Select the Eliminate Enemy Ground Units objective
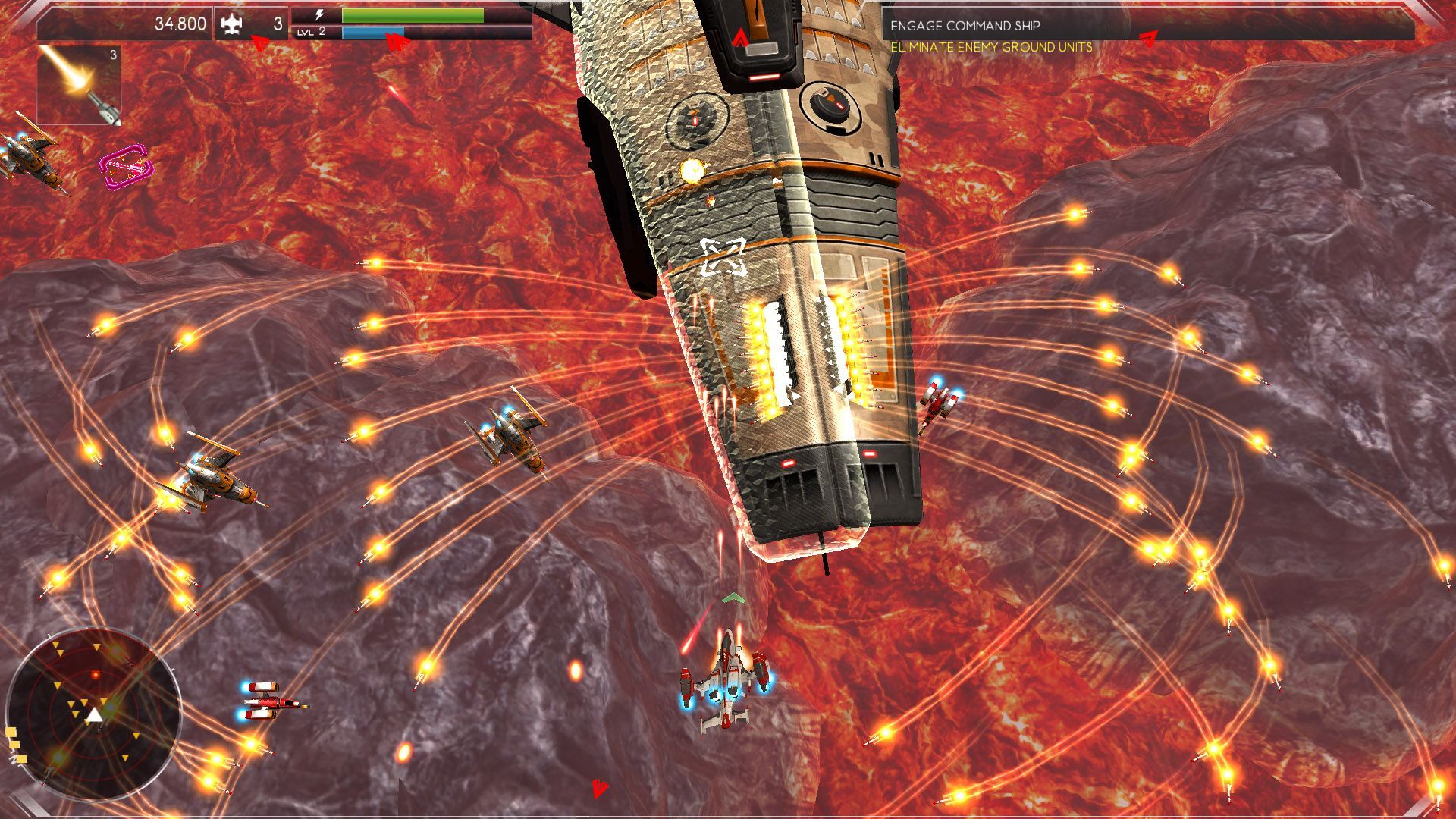Screen dimensions: 1456x819 tap(991, 48)
